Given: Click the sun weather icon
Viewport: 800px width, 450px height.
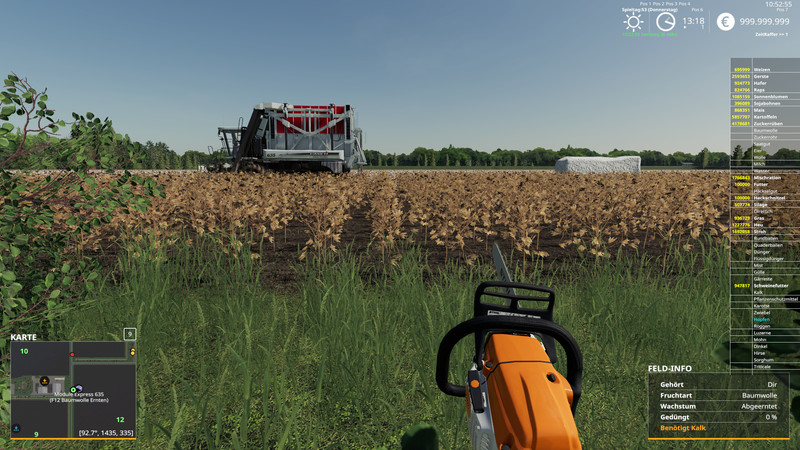Looking at the screenshot, I should click(x=633, y=22).
